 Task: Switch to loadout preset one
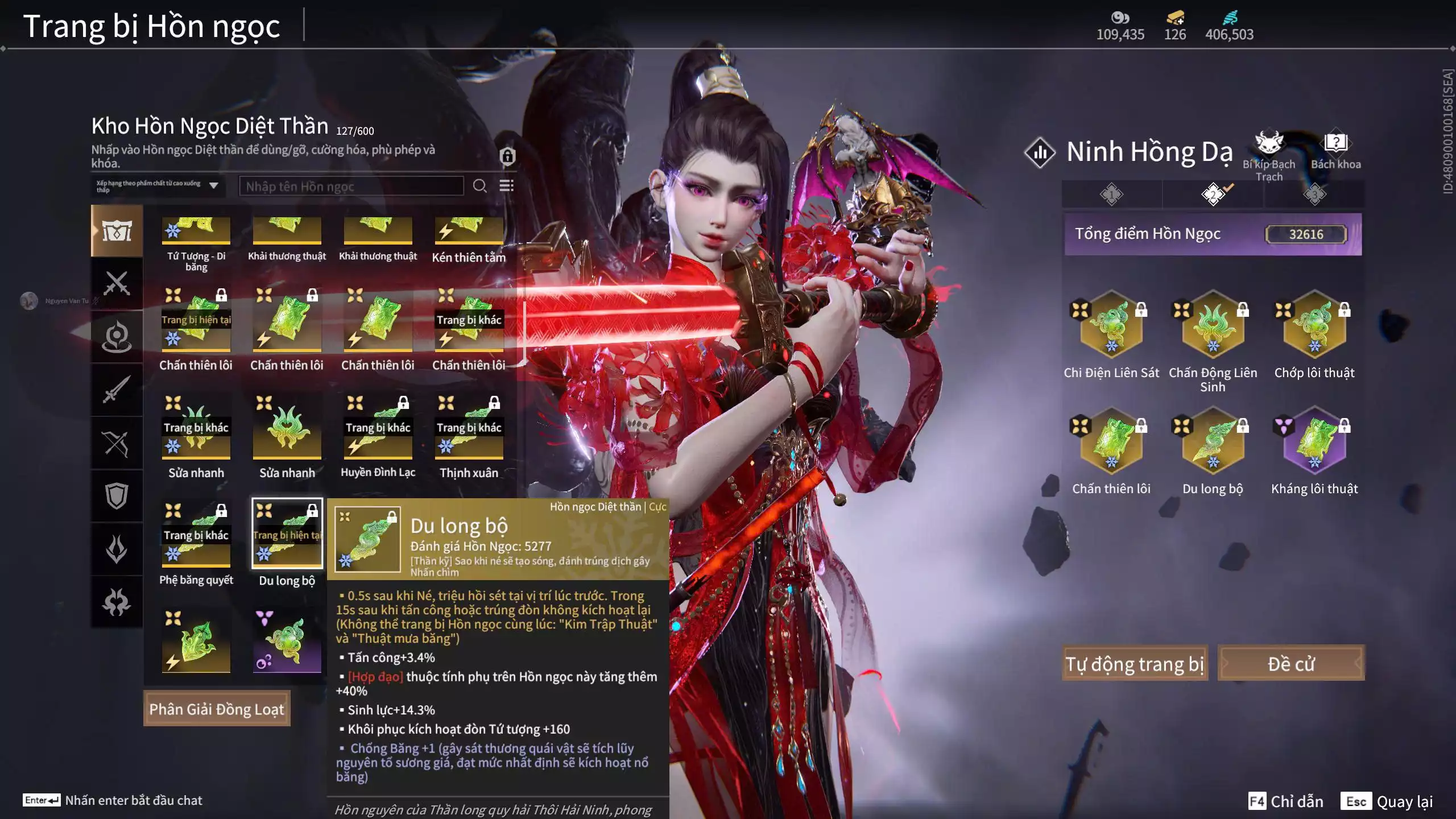pos(1111,195)
